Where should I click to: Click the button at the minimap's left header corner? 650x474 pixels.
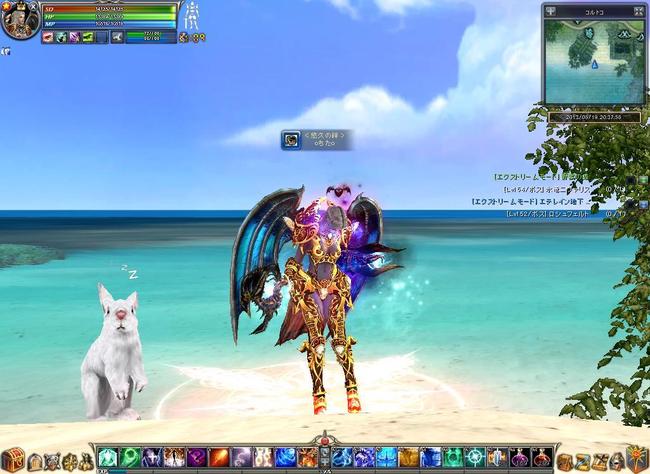pyautogui.click(x=551, y=11)
